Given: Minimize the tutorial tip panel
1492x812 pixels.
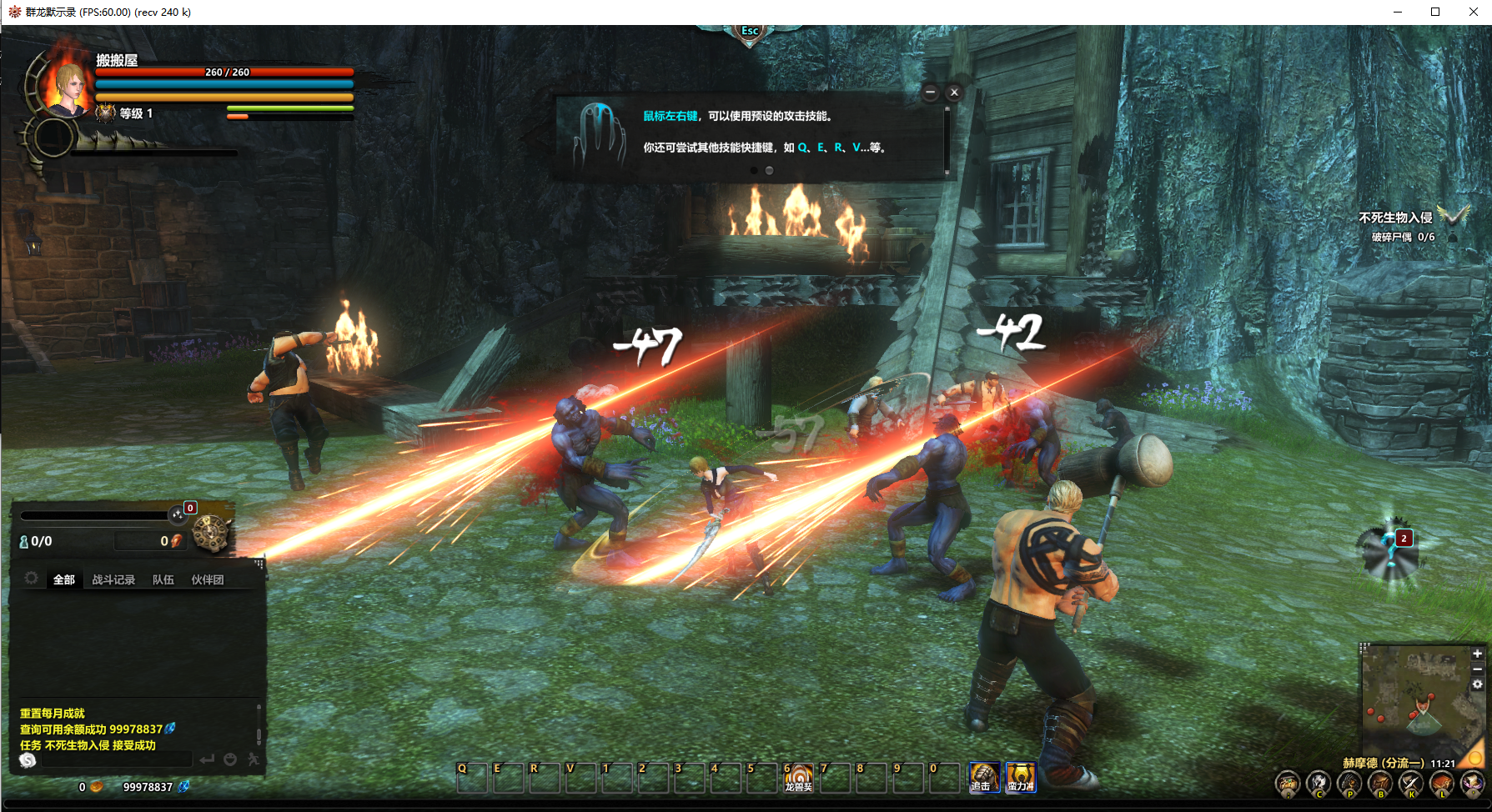Looking at the screenshot, I should (x=931, y=93).
